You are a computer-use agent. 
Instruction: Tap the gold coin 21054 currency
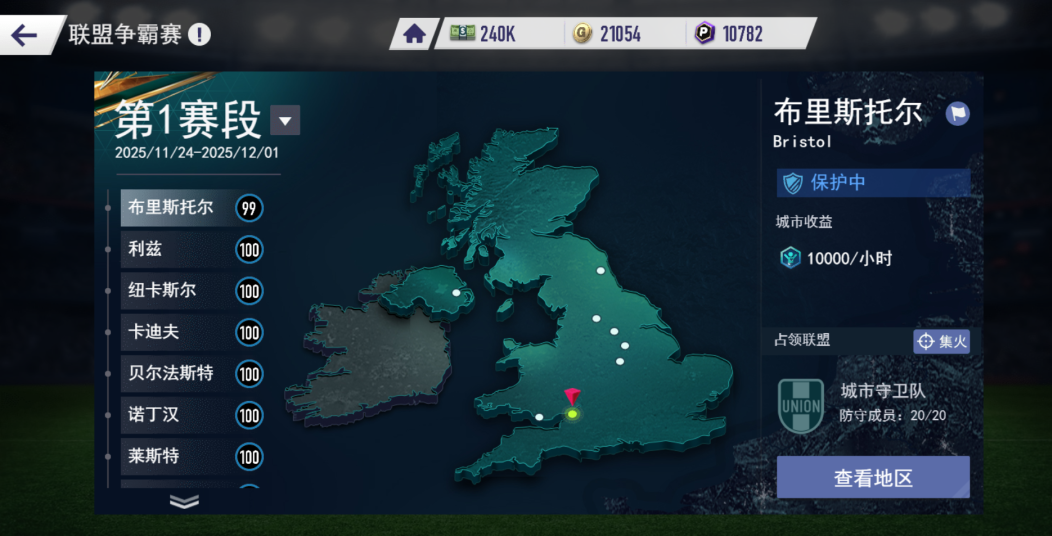pyautogui.click(x=608, y=34)
